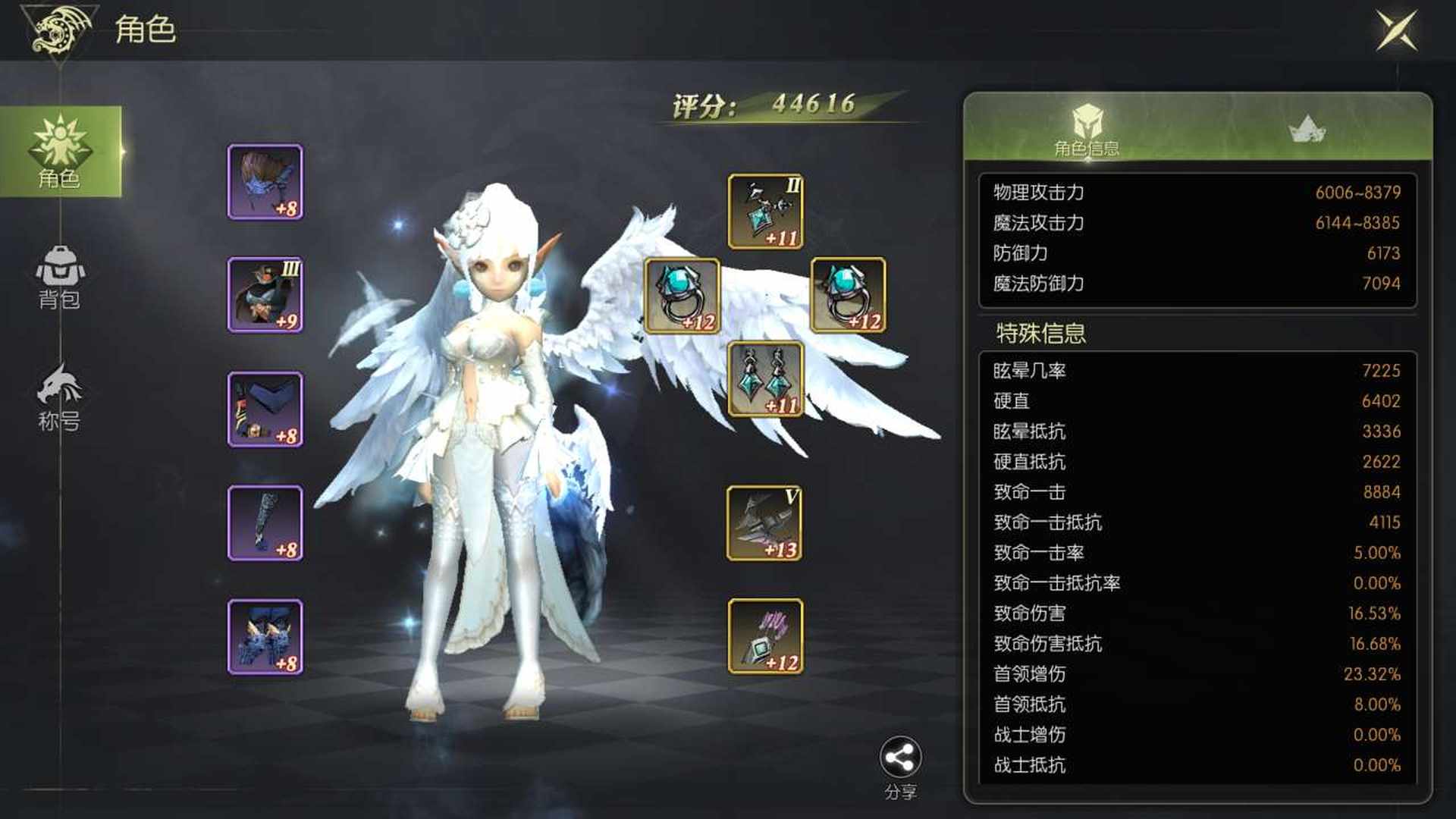This screenshot has width=1456, height=819.
Task: Select the +11 earrings slot
Action: click(x=765, y=379)
